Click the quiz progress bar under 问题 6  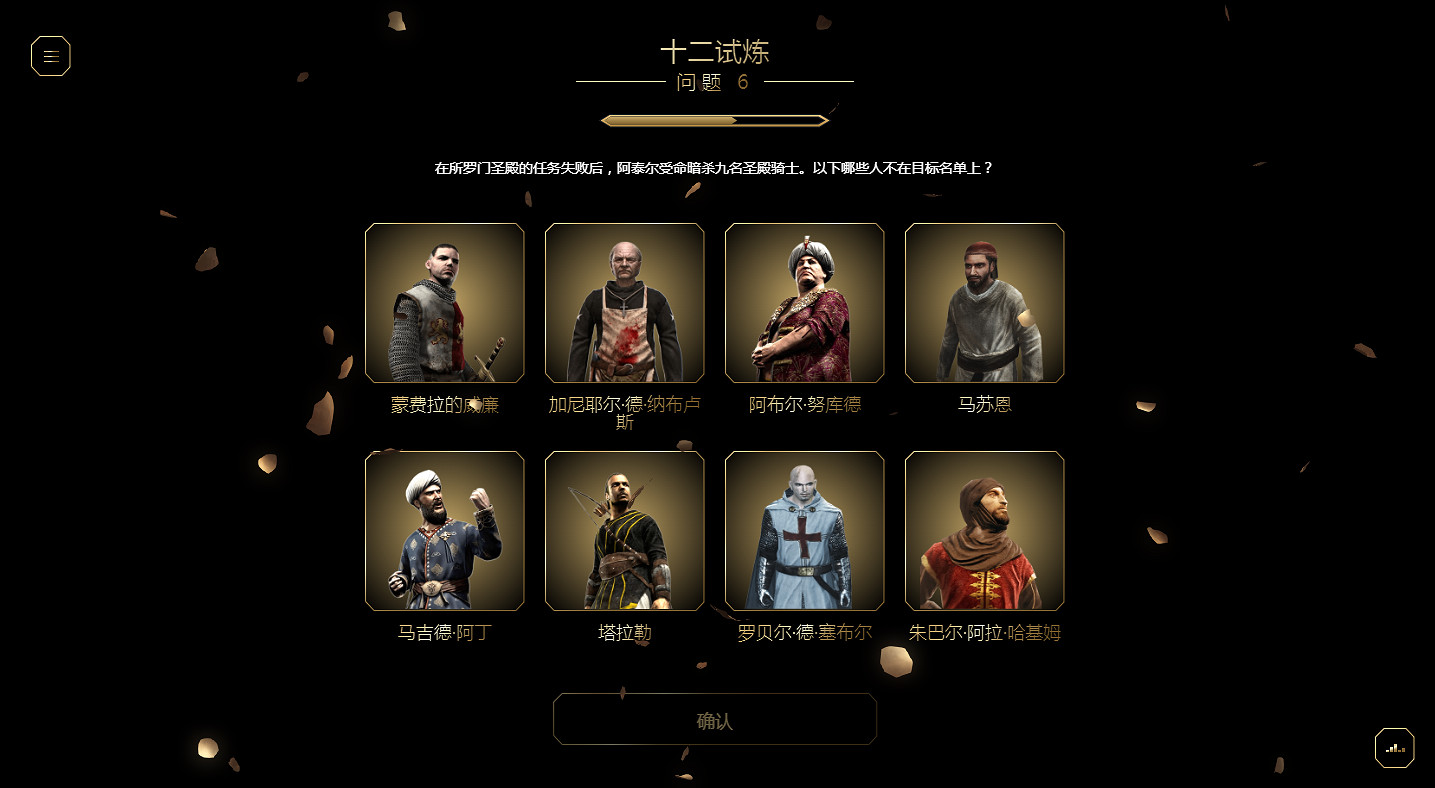click(714, 119)
